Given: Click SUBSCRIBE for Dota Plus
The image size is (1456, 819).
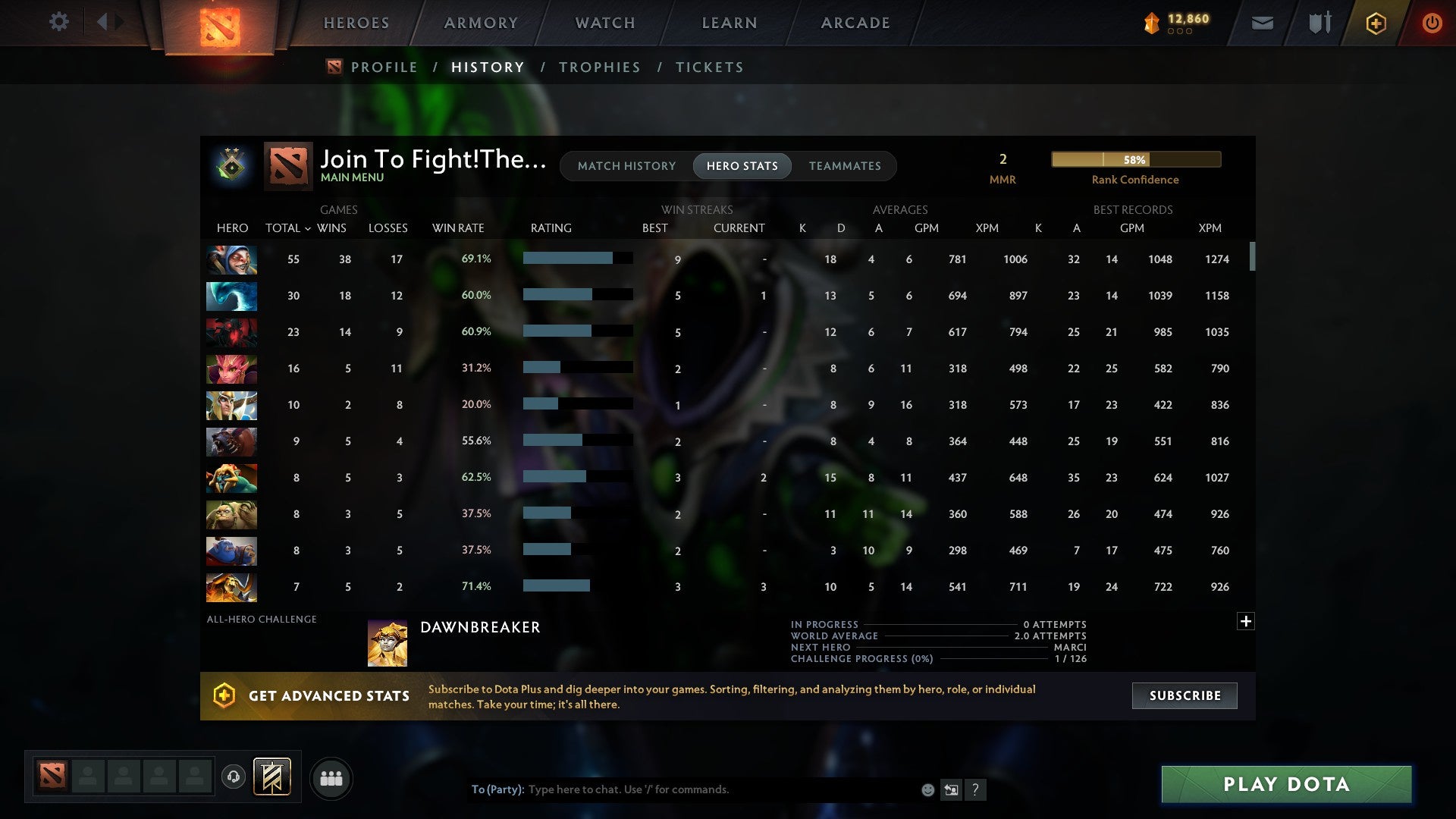Looking at the screenshot, I should pos(1184,695).
